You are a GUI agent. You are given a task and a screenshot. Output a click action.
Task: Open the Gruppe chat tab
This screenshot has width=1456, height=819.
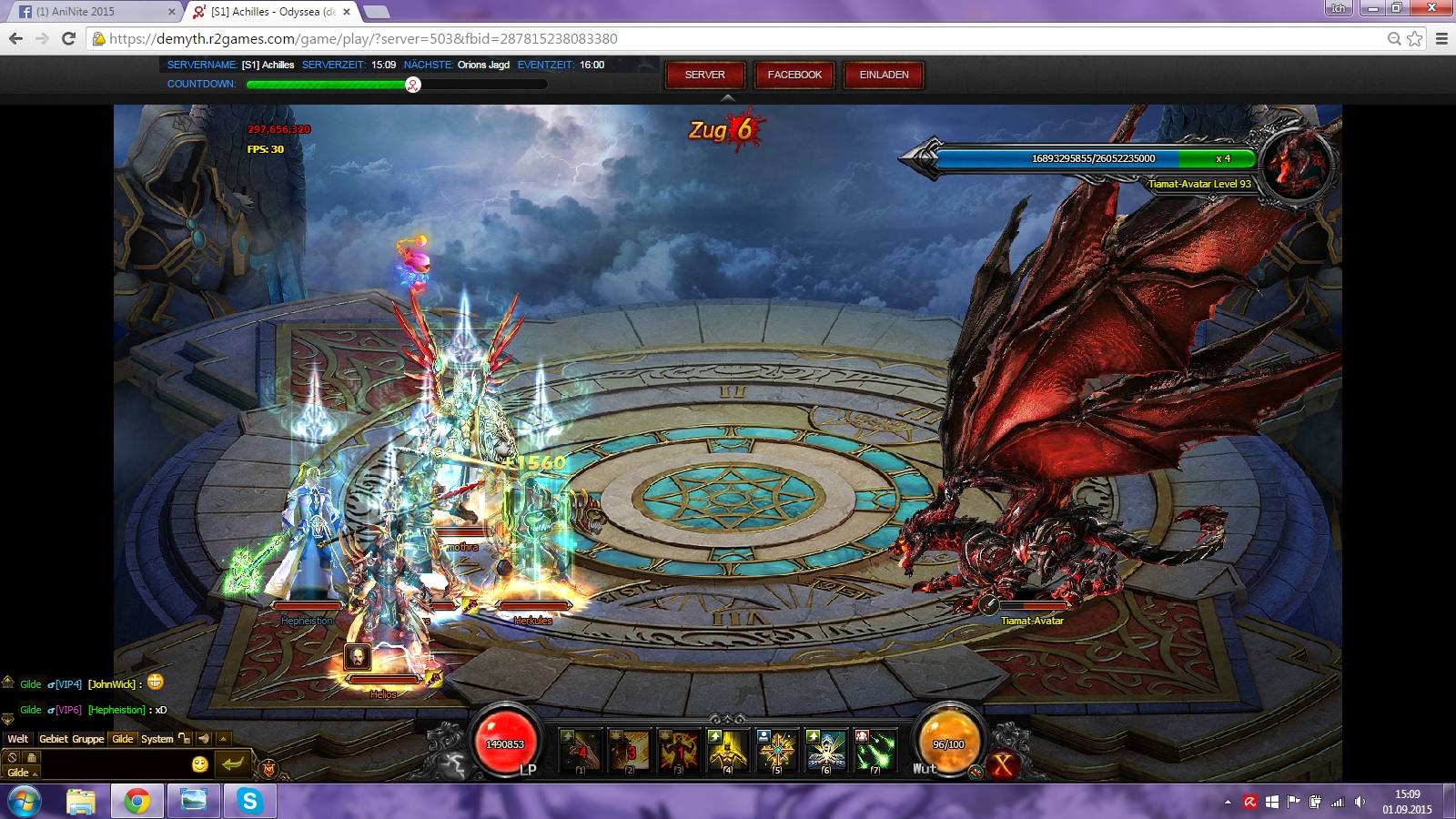(88, 739)
